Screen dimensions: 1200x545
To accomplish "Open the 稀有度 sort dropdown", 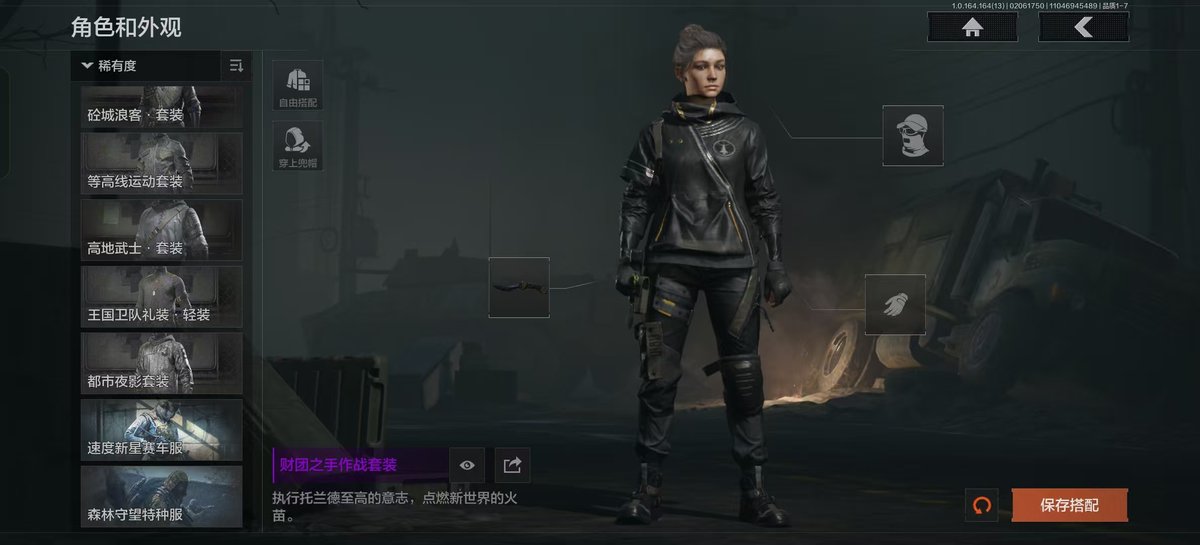I will click(x=150, y=66).
